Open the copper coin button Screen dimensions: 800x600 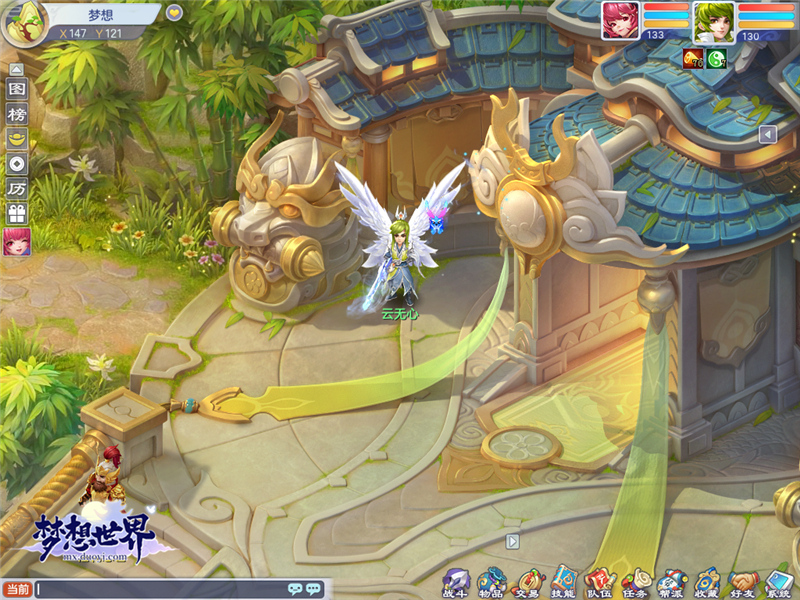pos(16,164)
